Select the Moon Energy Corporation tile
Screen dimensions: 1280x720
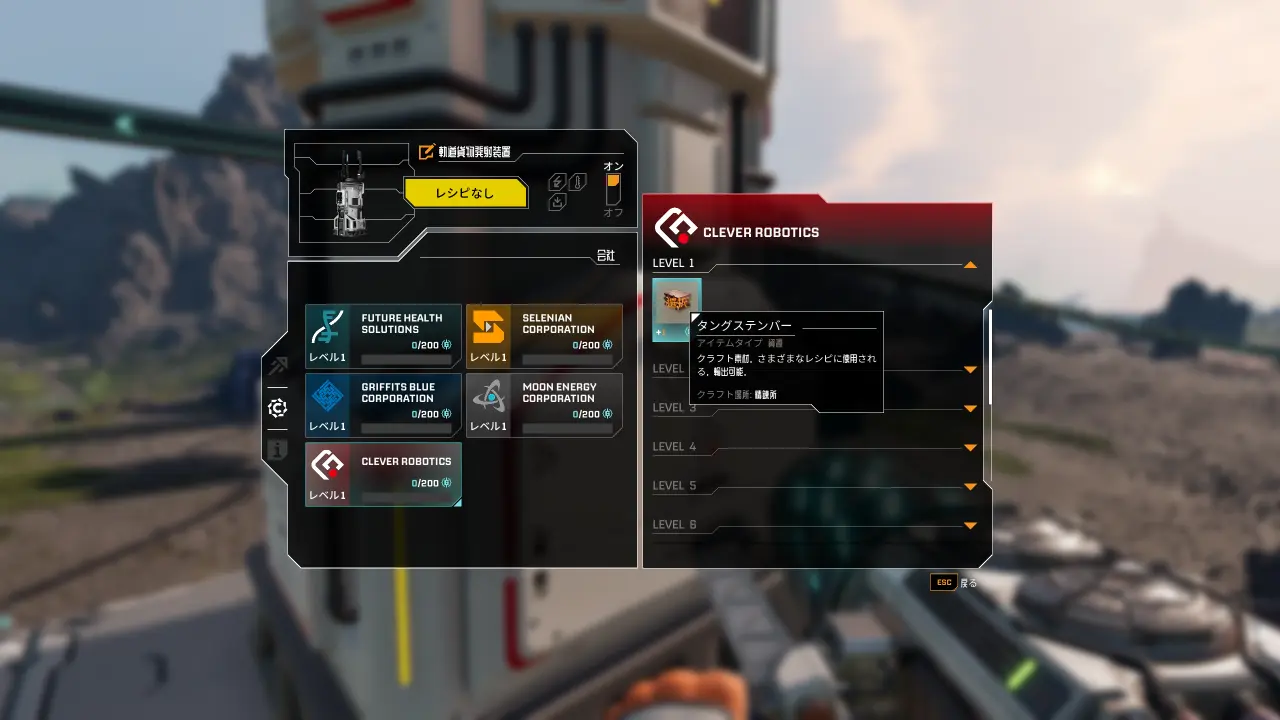click(x=544, y=405)
